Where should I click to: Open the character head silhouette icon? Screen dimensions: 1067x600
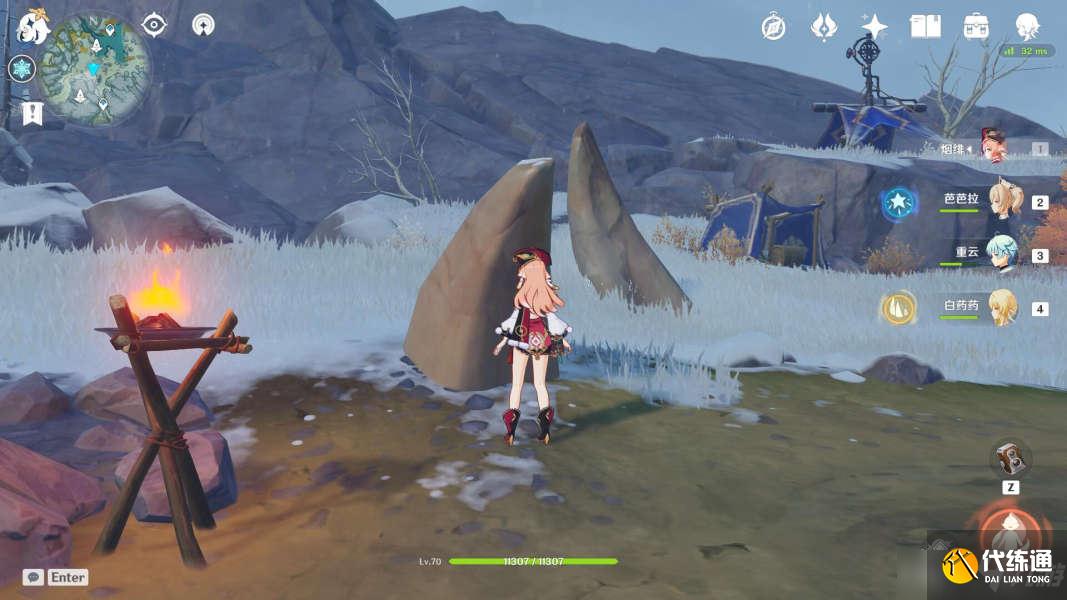click(1027, 25)
